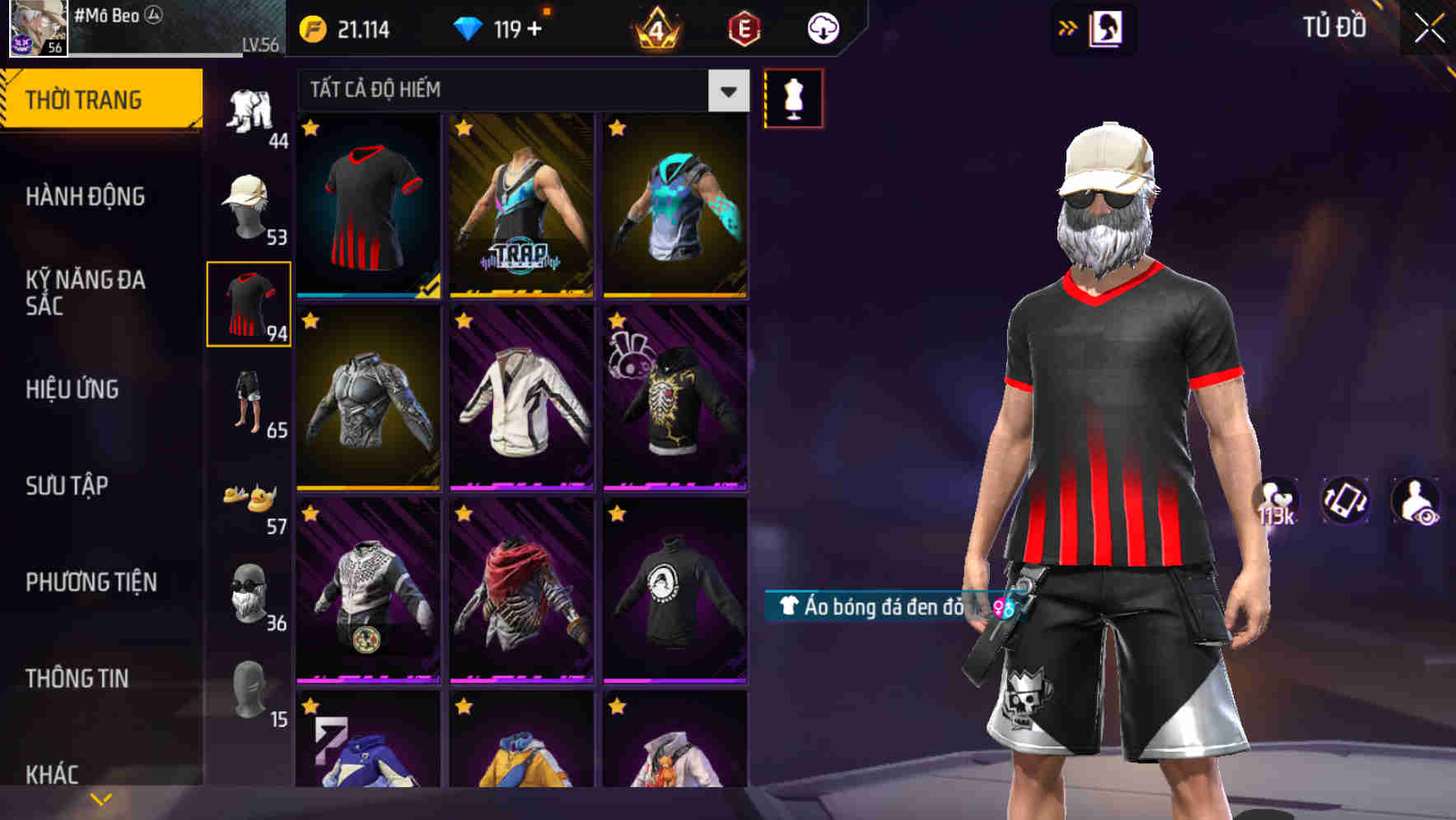This screenshot has width=1456, height=820.
Task: Open the mannequin outfit preset icon
Action: pyautogui.click(x=793, y=97)
